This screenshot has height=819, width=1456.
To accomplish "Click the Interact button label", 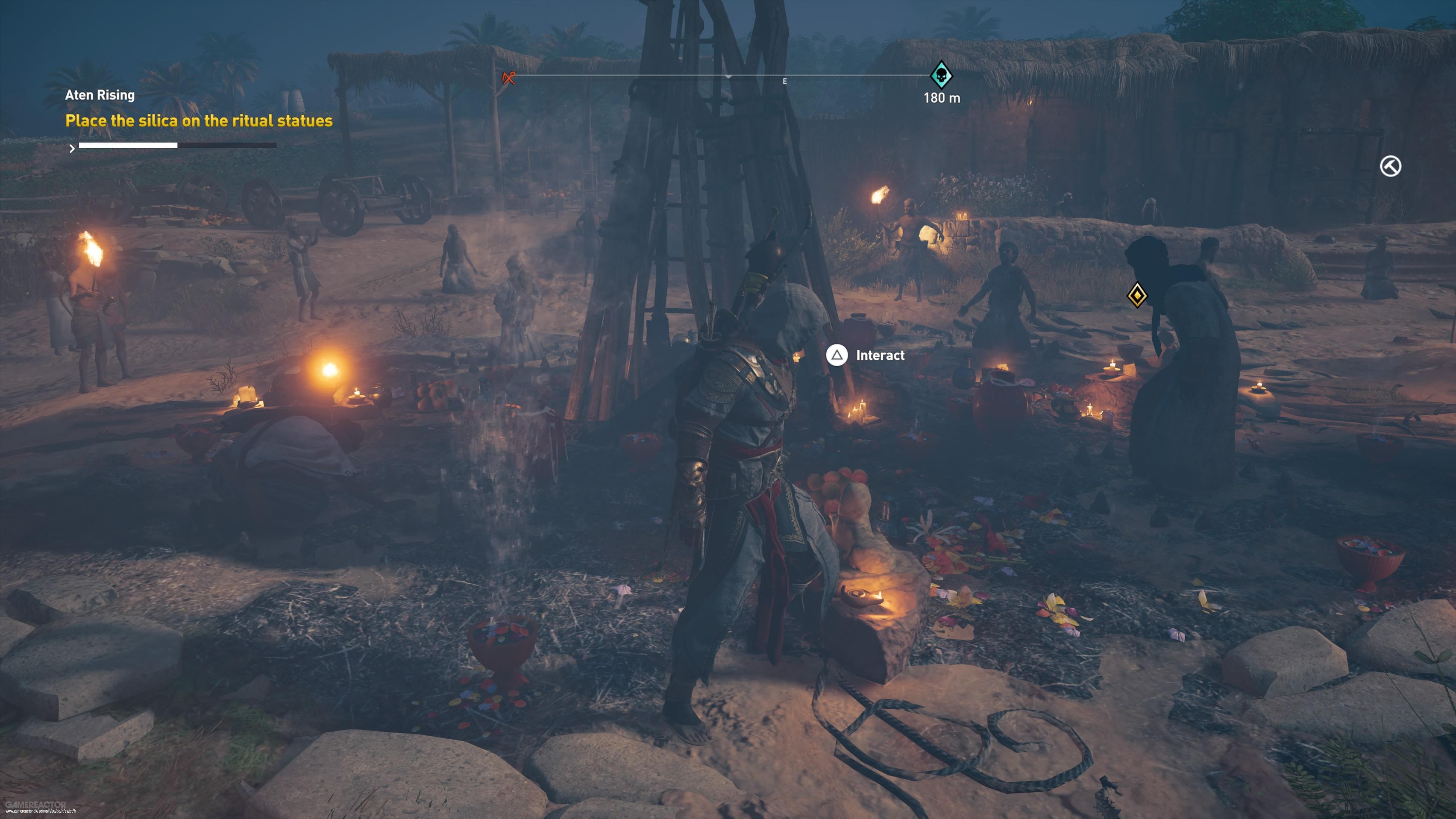I will [x=880, y=356].
